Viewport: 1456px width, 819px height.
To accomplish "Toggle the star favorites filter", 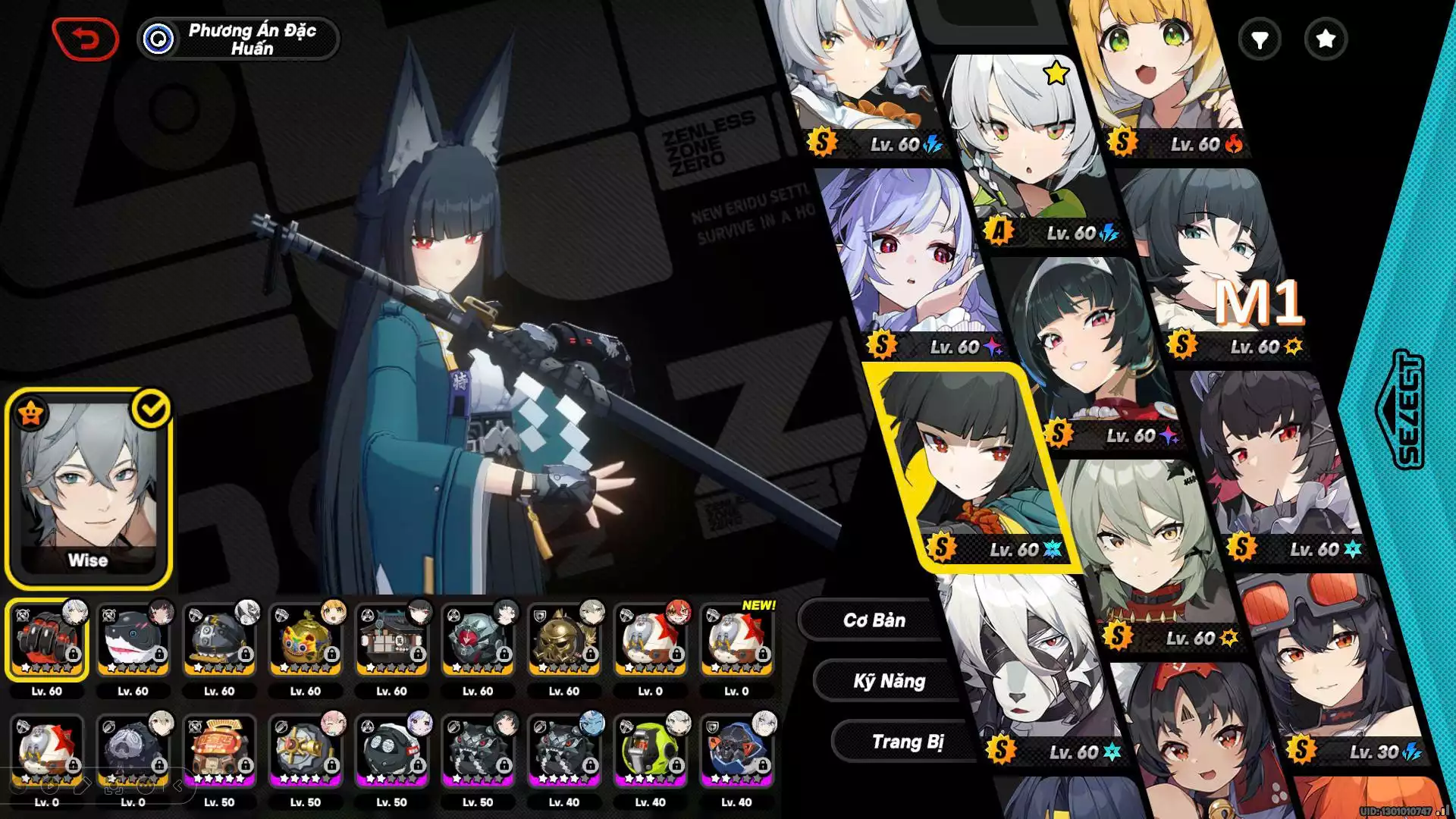I will point(1325,39).
